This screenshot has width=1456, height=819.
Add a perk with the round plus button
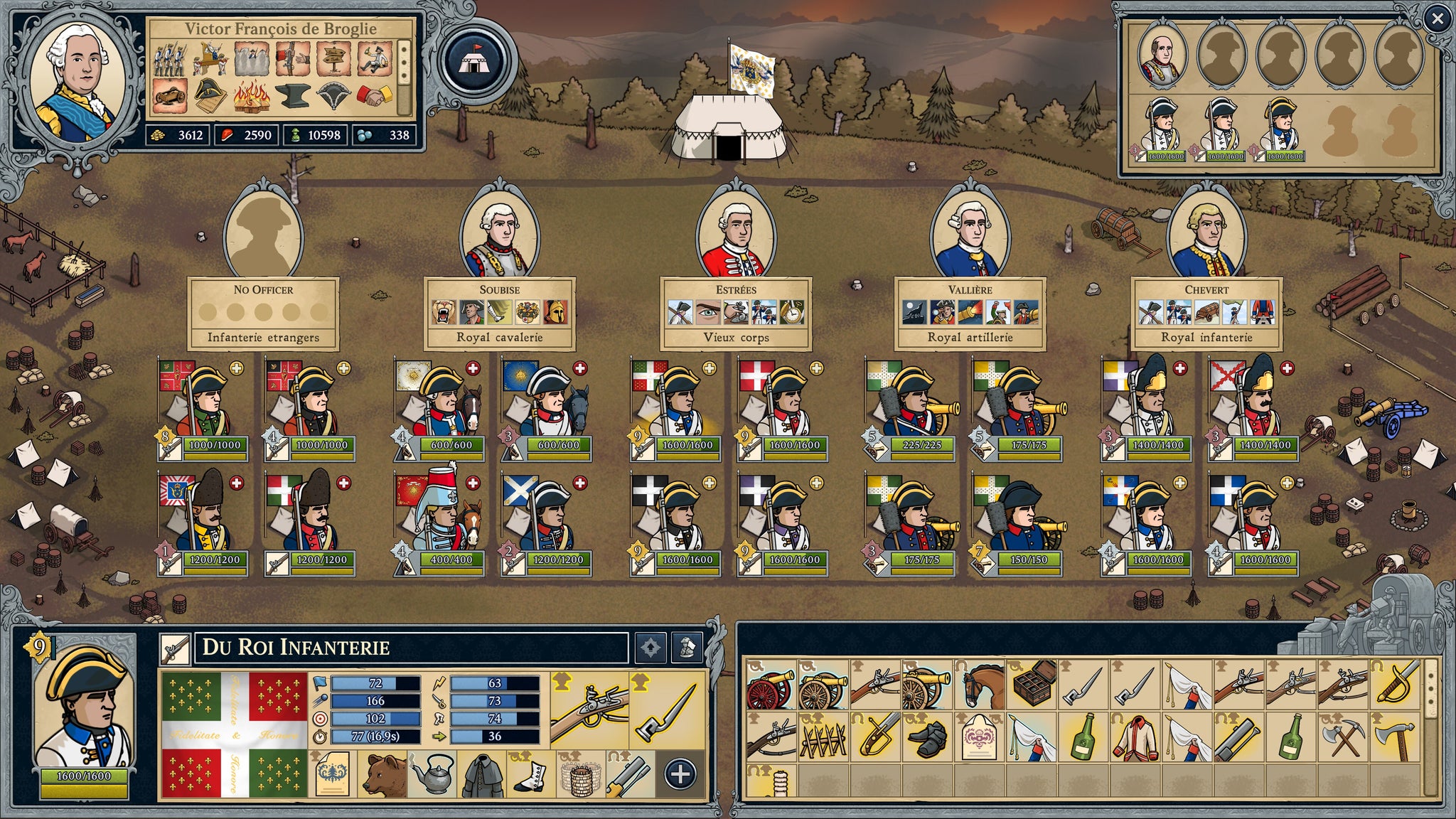point(680,774)
